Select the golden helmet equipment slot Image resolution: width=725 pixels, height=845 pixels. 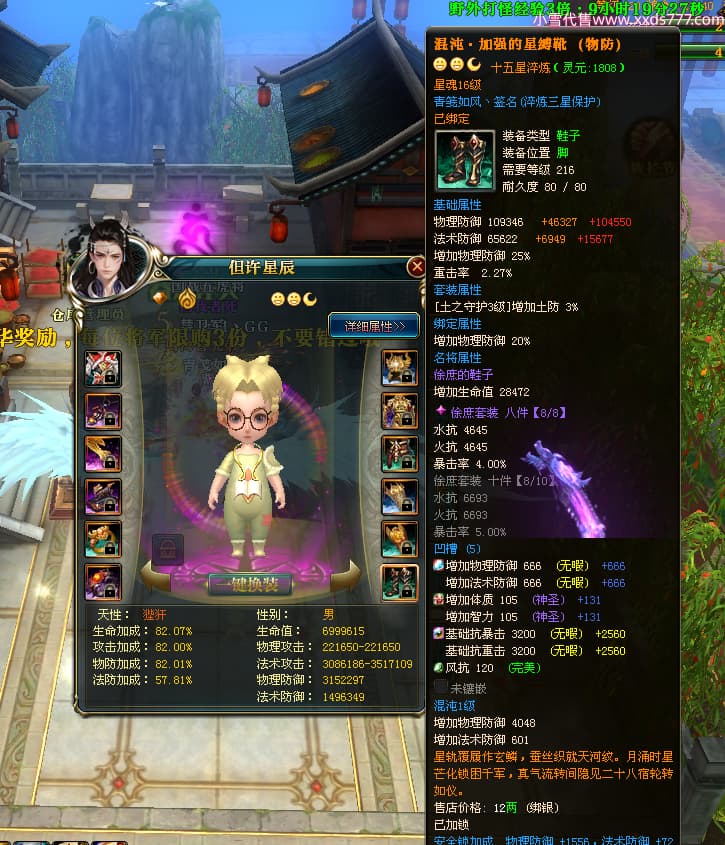pos(400,368)
